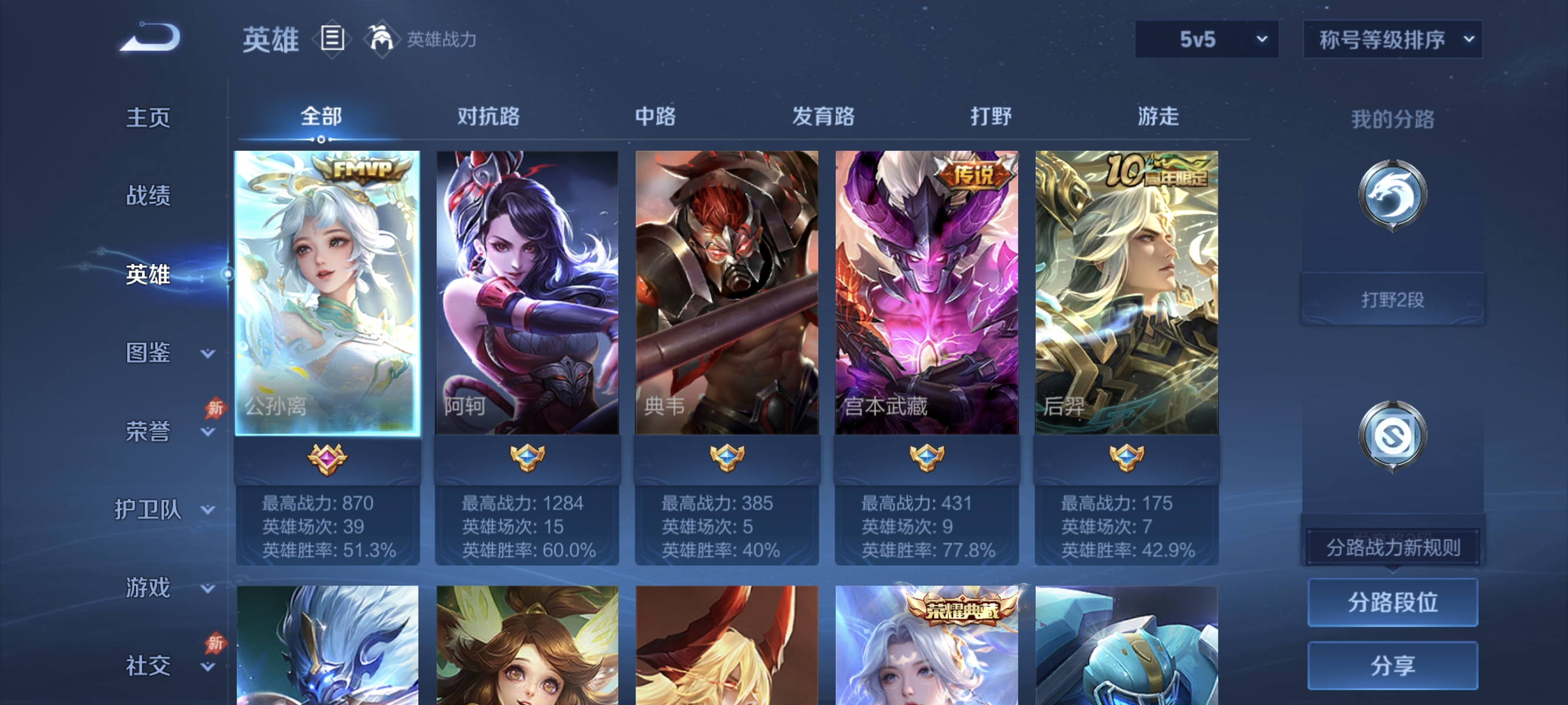Click the back arrow at top left
Screen dimensions: 1568x705
coord(148,38)
